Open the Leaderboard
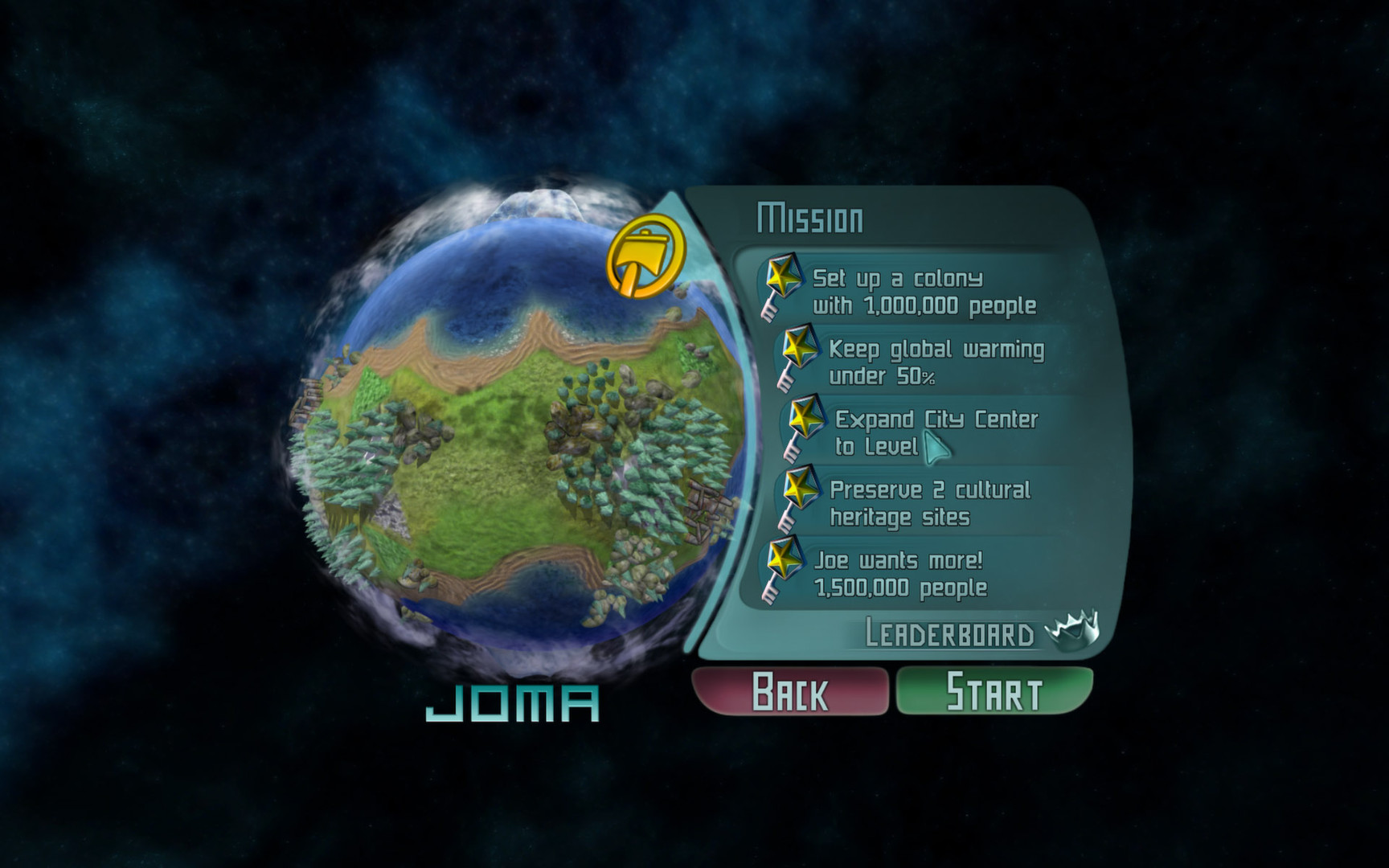 point(949,634)
